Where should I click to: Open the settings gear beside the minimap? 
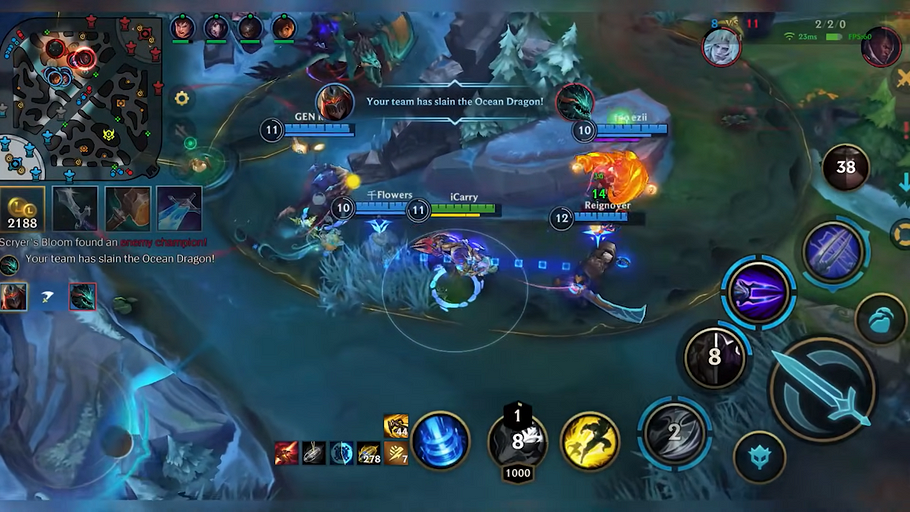click(x=182, y=98)
